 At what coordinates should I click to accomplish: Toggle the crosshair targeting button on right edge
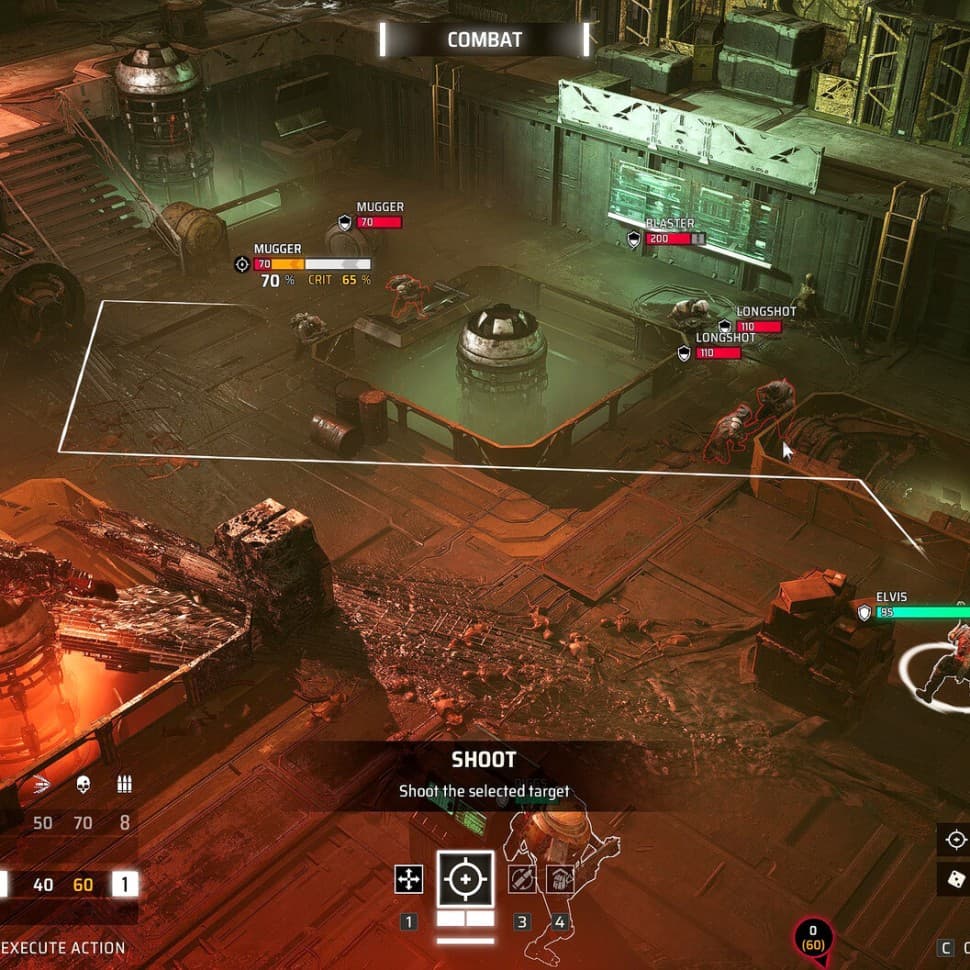pyautogui.click(x=955, y=839)
